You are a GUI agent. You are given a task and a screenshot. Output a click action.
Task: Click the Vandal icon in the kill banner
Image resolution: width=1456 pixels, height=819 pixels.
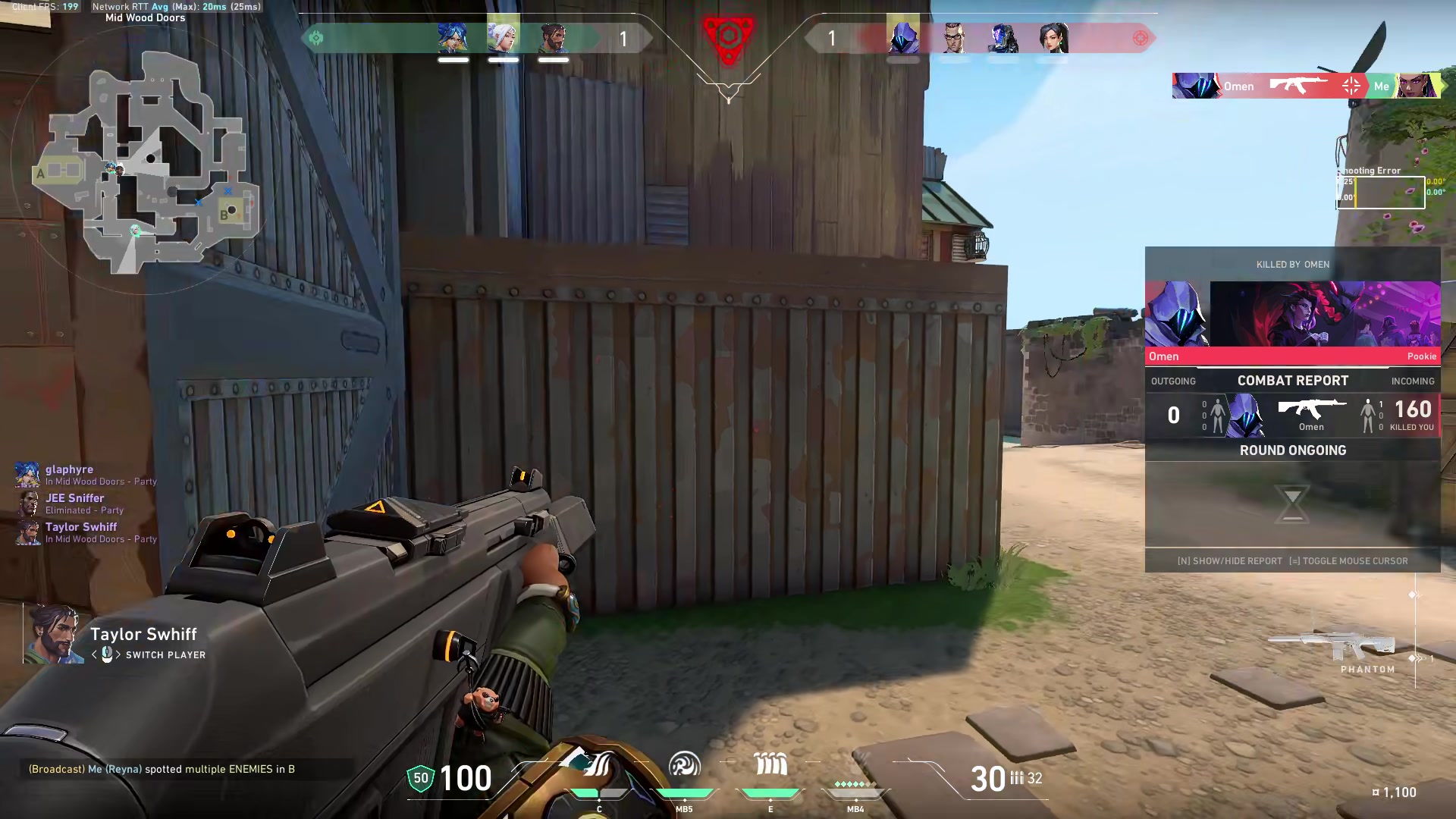[x=1298, y=86]
